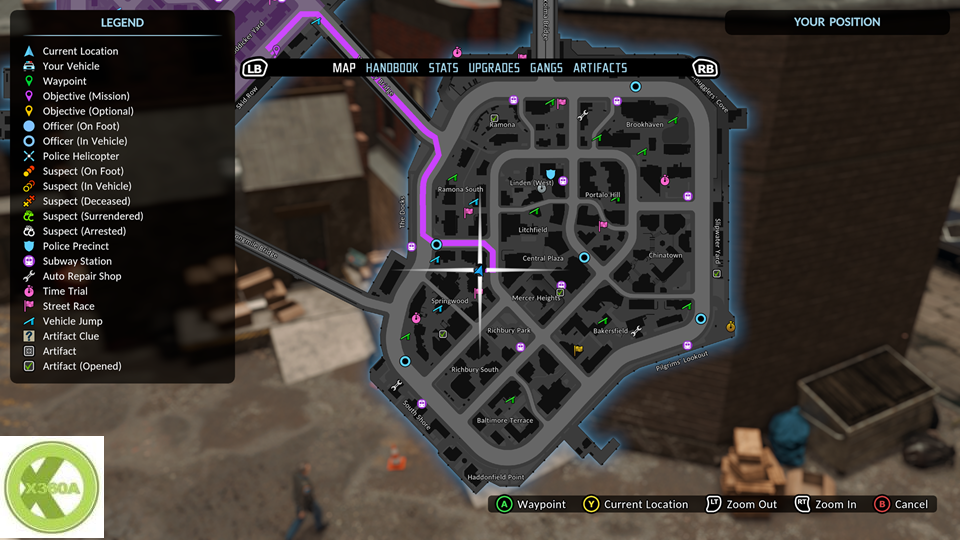This screenshot has height=540, width=960.
Task: Select the street race flag in Portalo Hill
Action: (603, 225)
